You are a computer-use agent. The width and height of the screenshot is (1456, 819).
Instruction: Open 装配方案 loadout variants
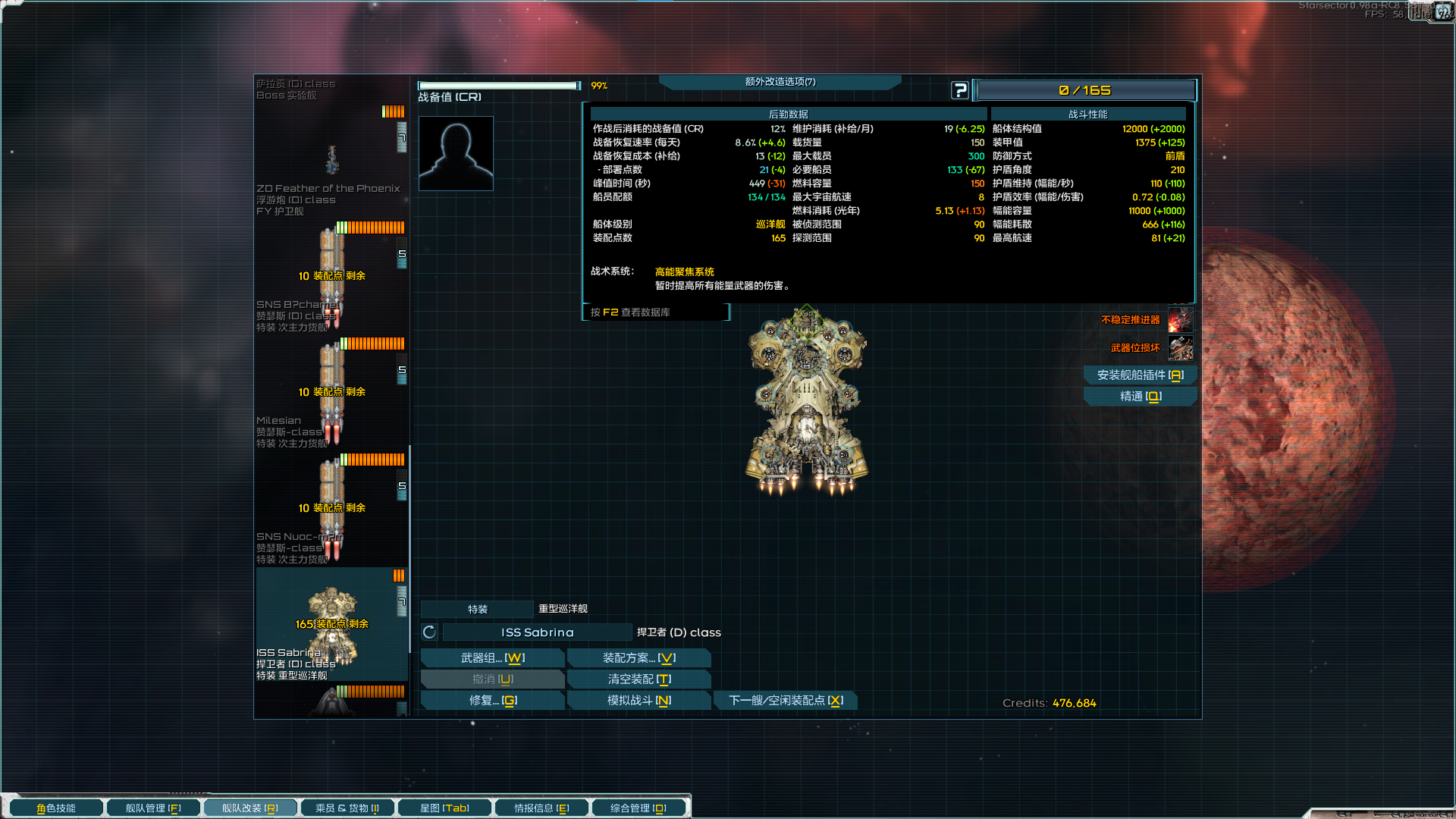tap(639, 658)
